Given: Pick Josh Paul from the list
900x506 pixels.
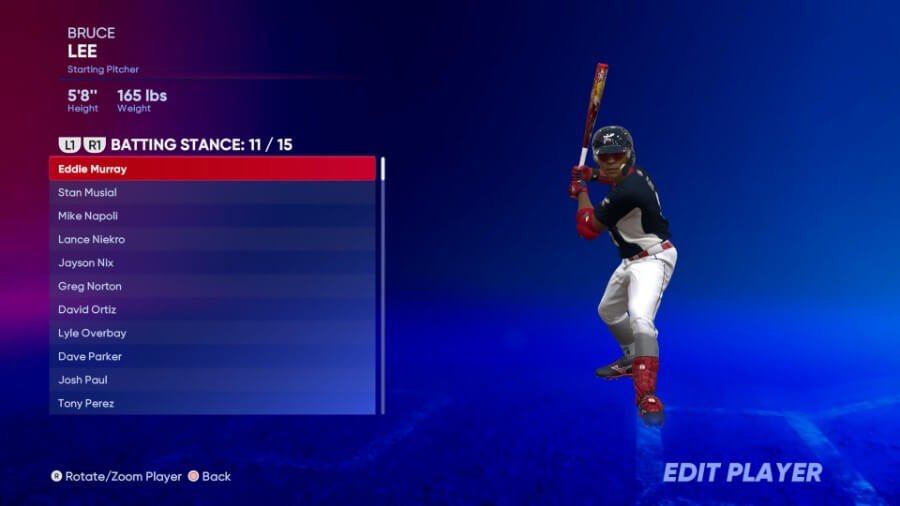Looking at the screenshot, I should click(x=212, y=380).
